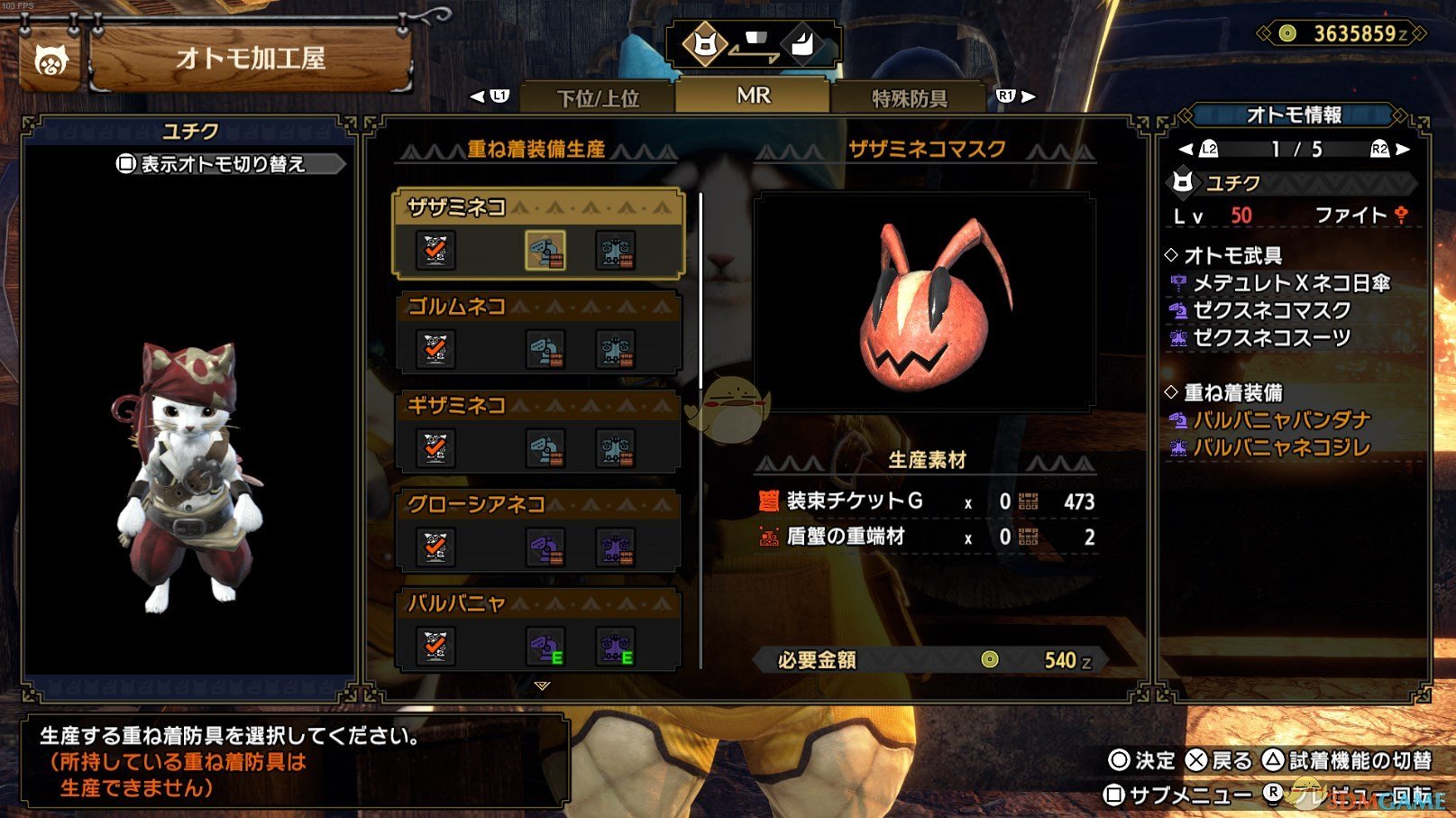Image resolution: width=1456 pixels, height=818 pixels.
Task: Toggle the バルバニャ head checkbox
Action: 437,647
